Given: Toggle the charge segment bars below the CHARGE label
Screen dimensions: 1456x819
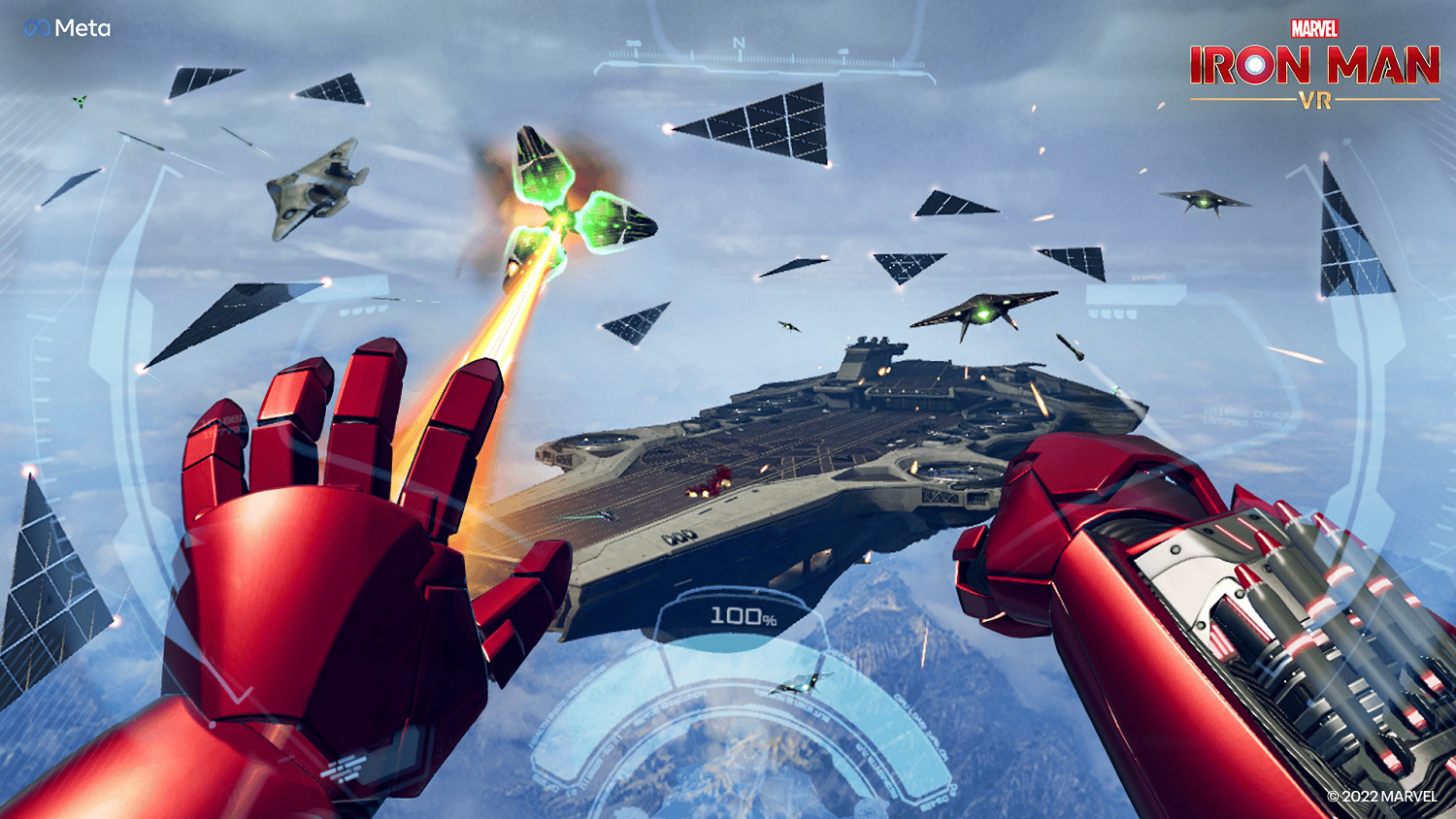Looking at the screenshot, I should (1113, 313).
